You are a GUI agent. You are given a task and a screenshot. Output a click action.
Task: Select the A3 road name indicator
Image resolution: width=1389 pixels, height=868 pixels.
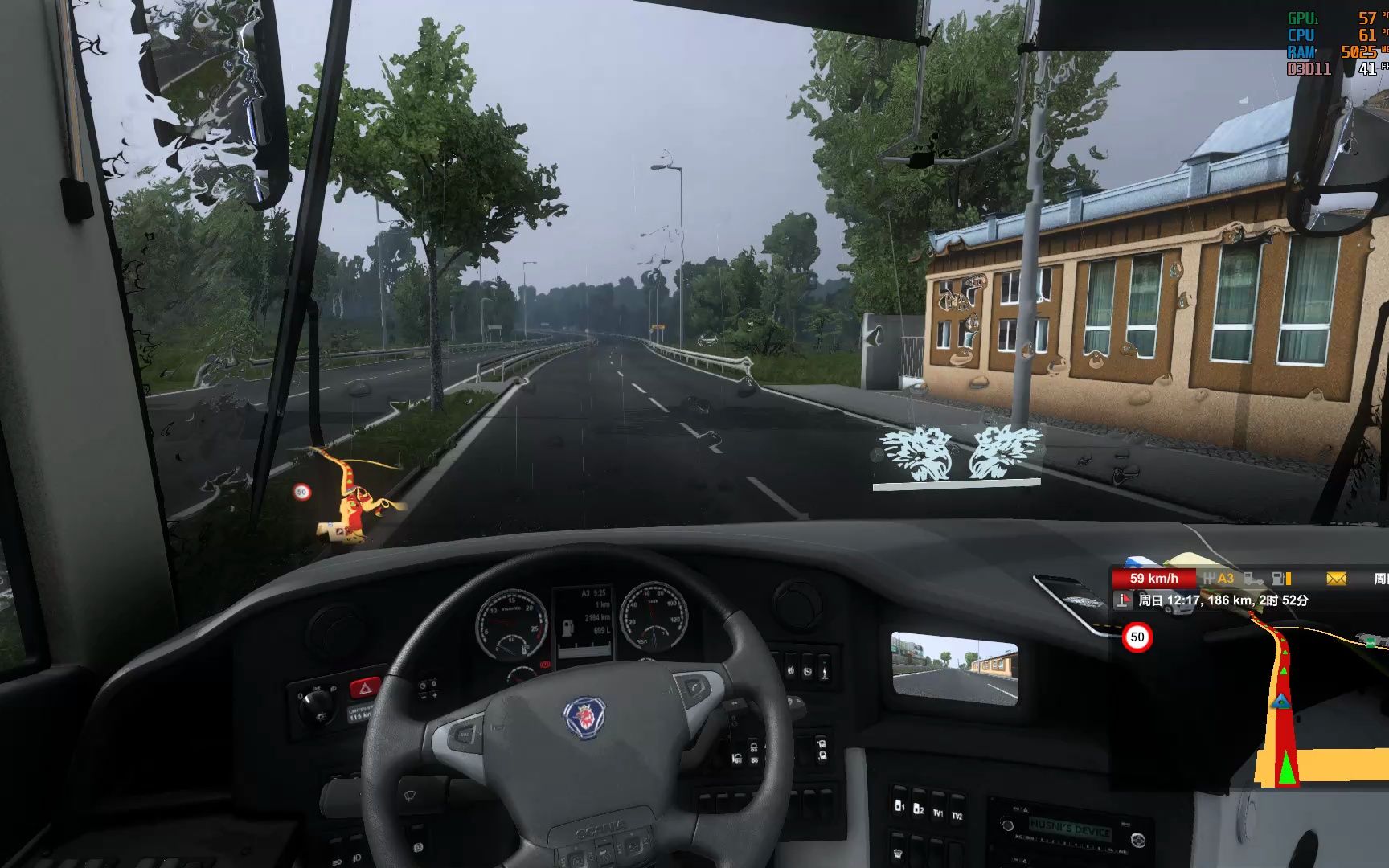pyautogui.click(x=1225, y=578)
